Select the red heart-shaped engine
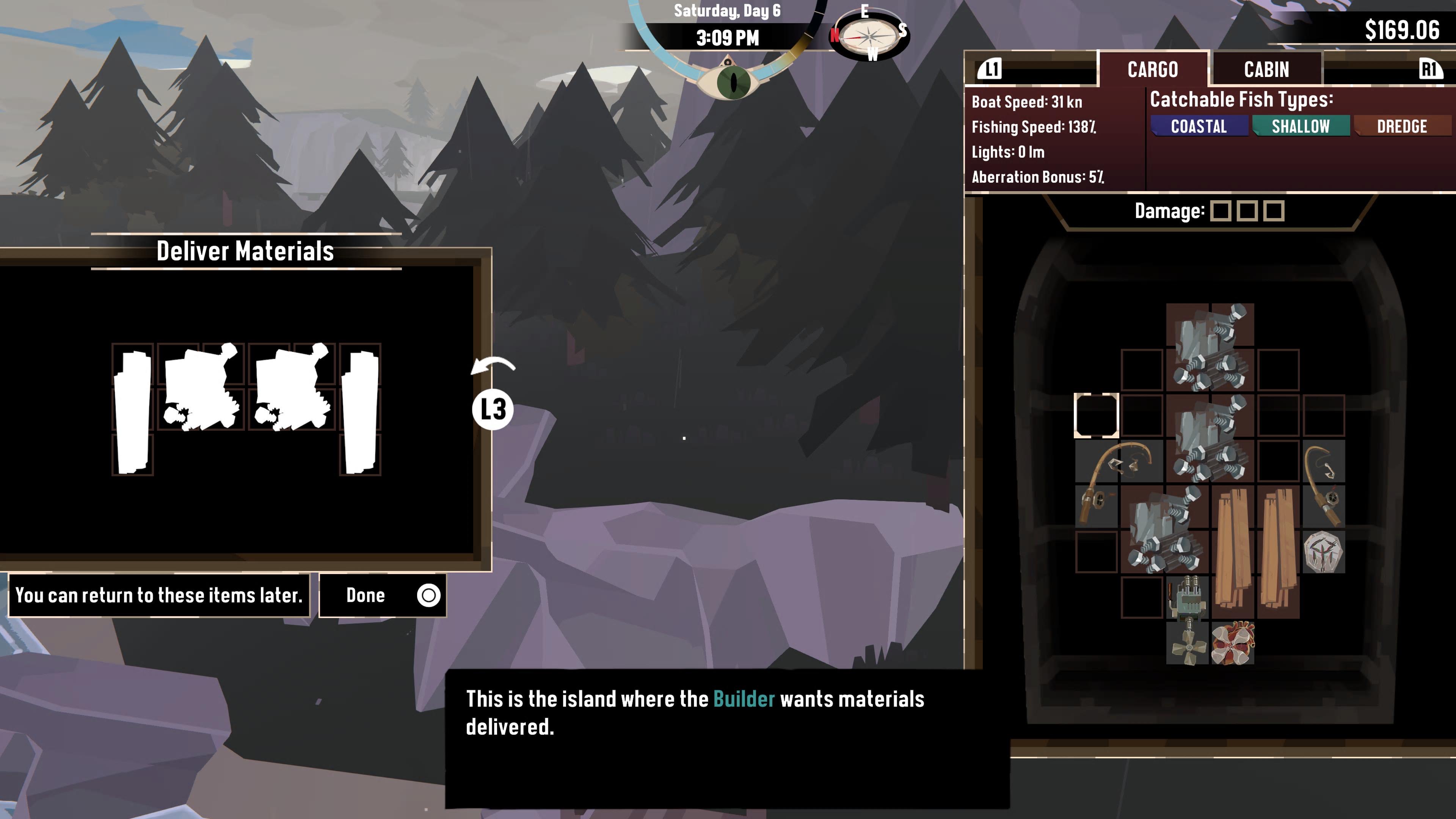This screenshot has height=819, width=1456. click(1233, 643)
